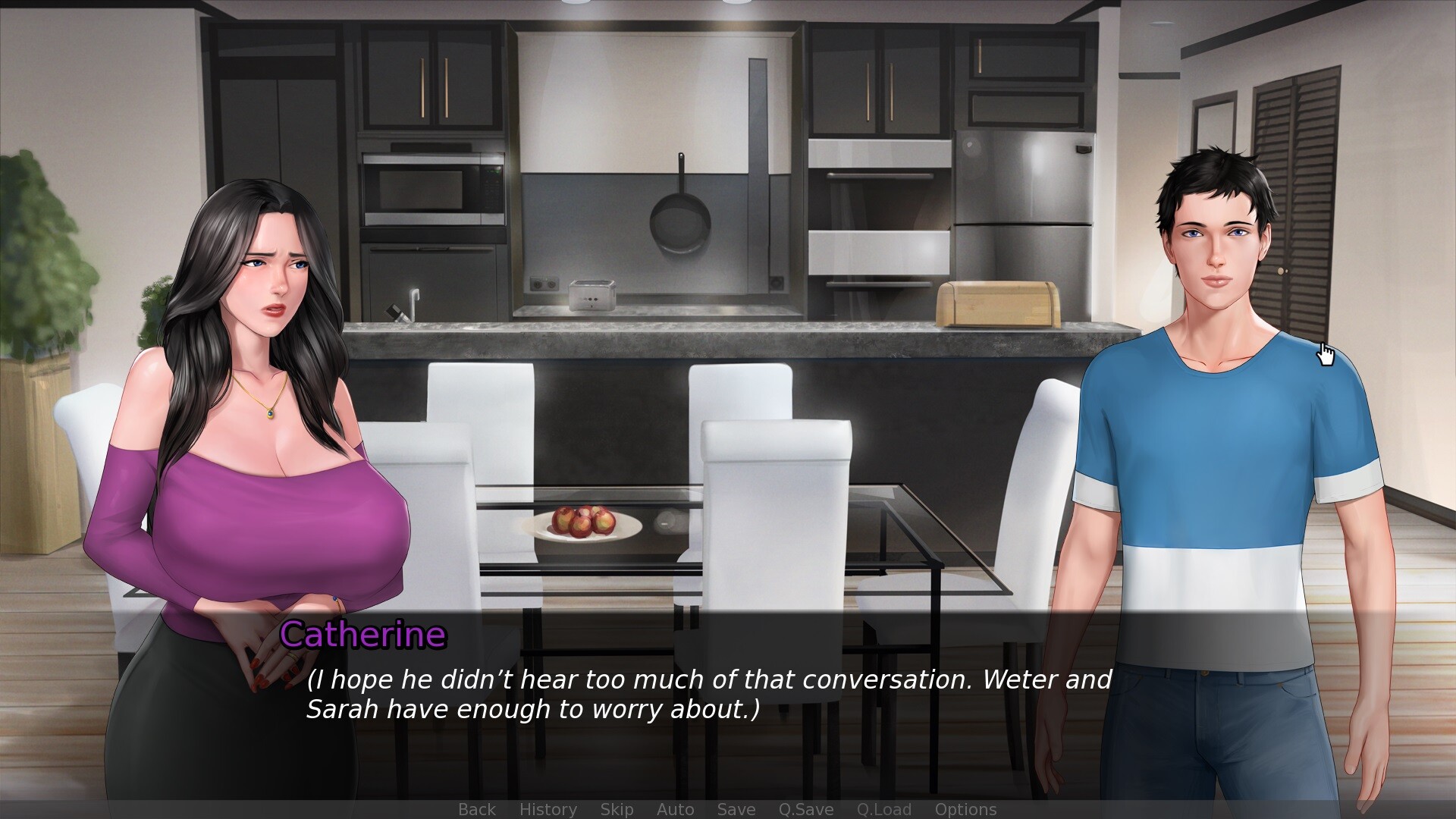Toggle Auto dialogue advance
Screen dimensions: 1456x819
point(675,809)
